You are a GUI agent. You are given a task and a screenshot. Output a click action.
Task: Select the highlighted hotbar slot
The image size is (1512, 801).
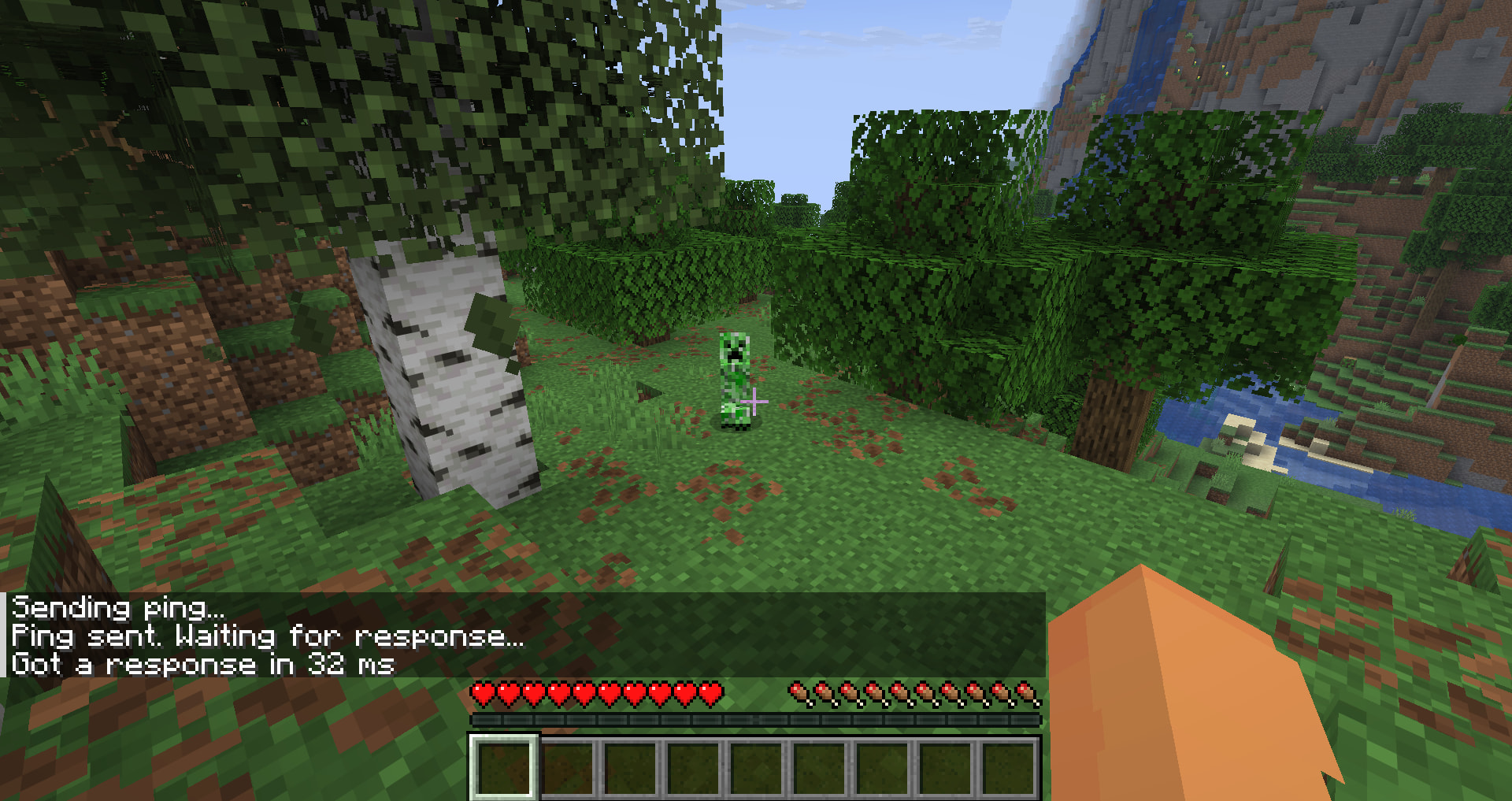504,767
